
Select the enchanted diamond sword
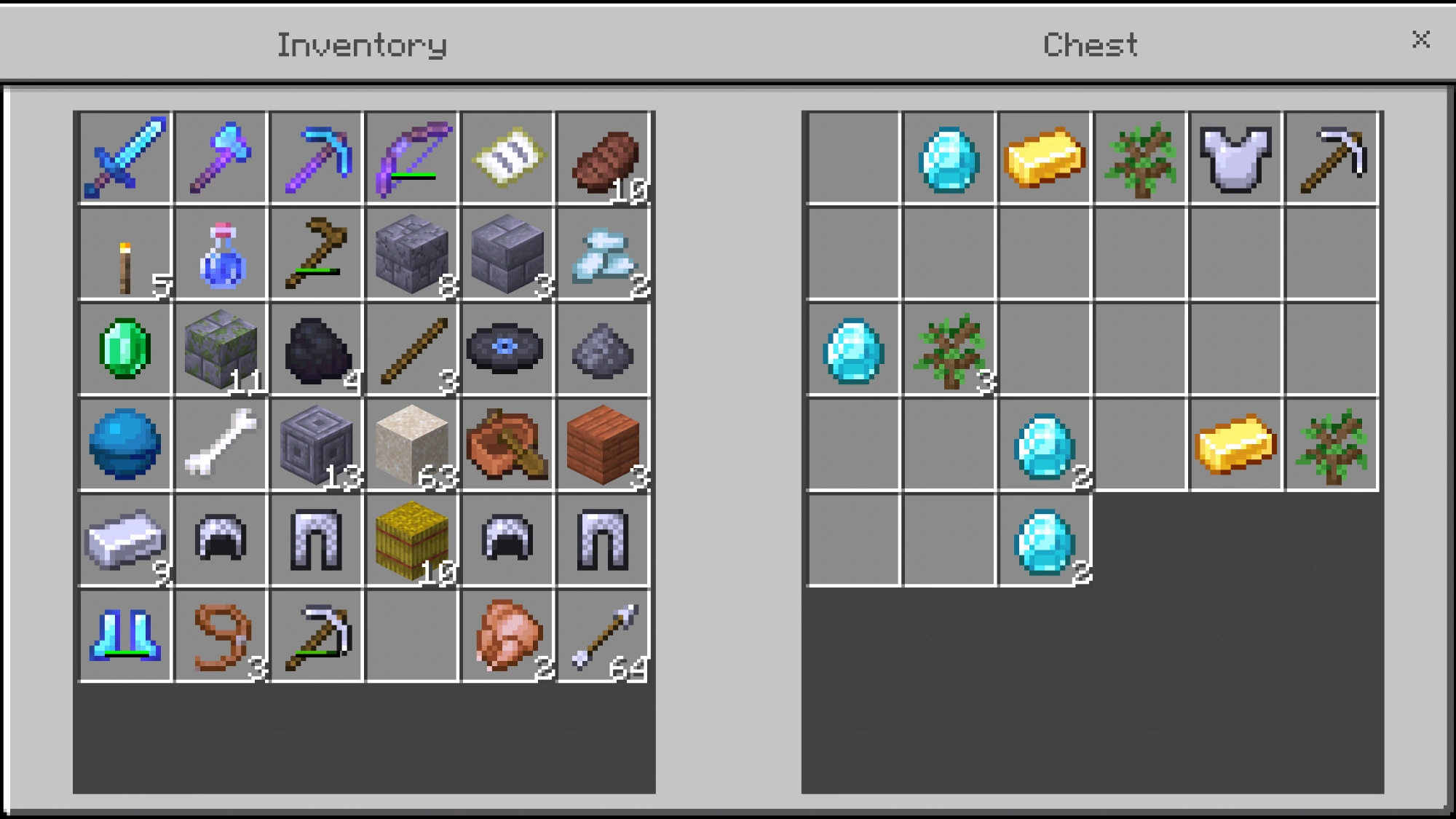(124, 157)
